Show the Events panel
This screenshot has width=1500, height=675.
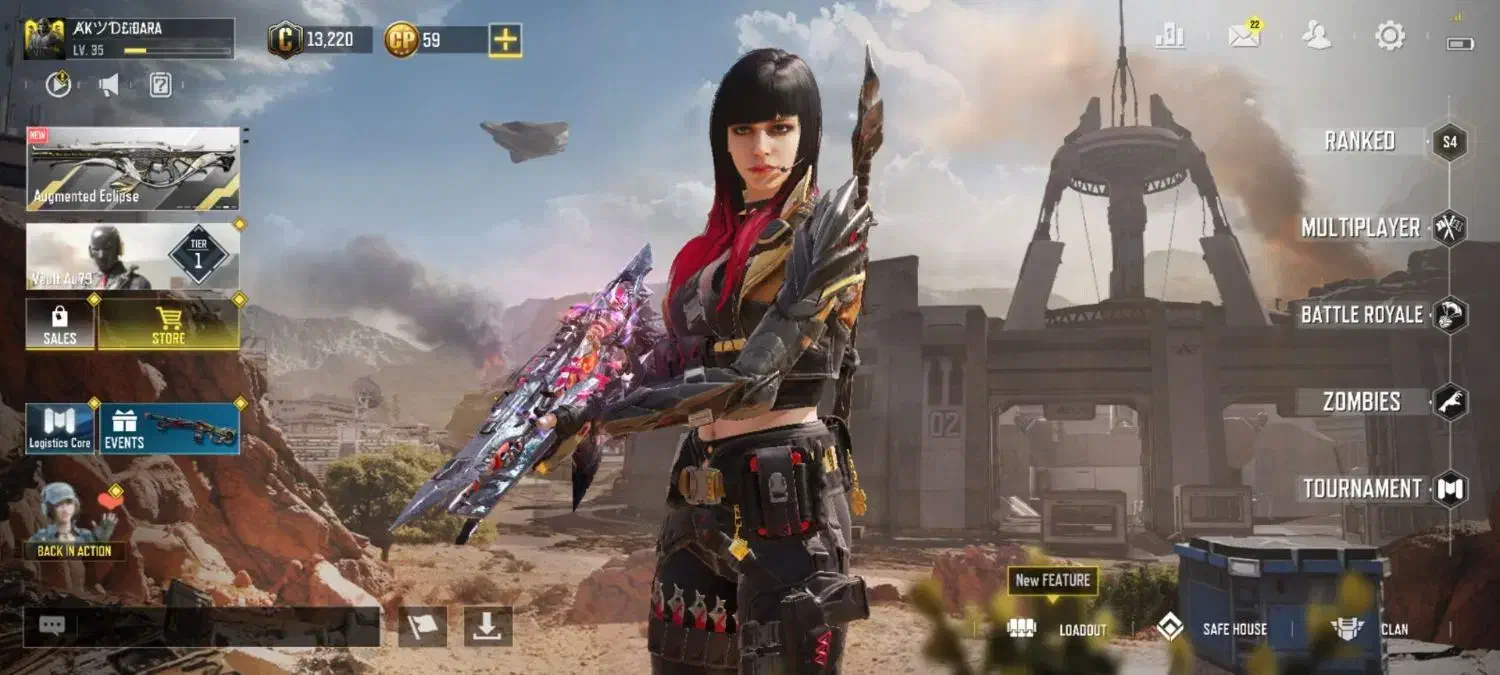click(x=169, y=429)
